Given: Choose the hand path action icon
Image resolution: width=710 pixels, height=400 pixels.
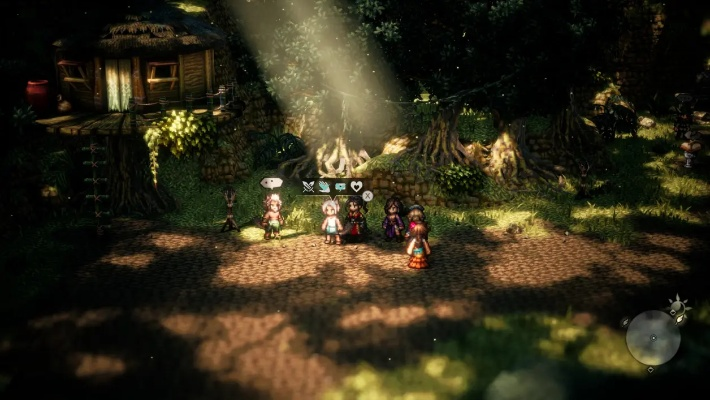Looking at the screenshot, I should coord(324,186).
